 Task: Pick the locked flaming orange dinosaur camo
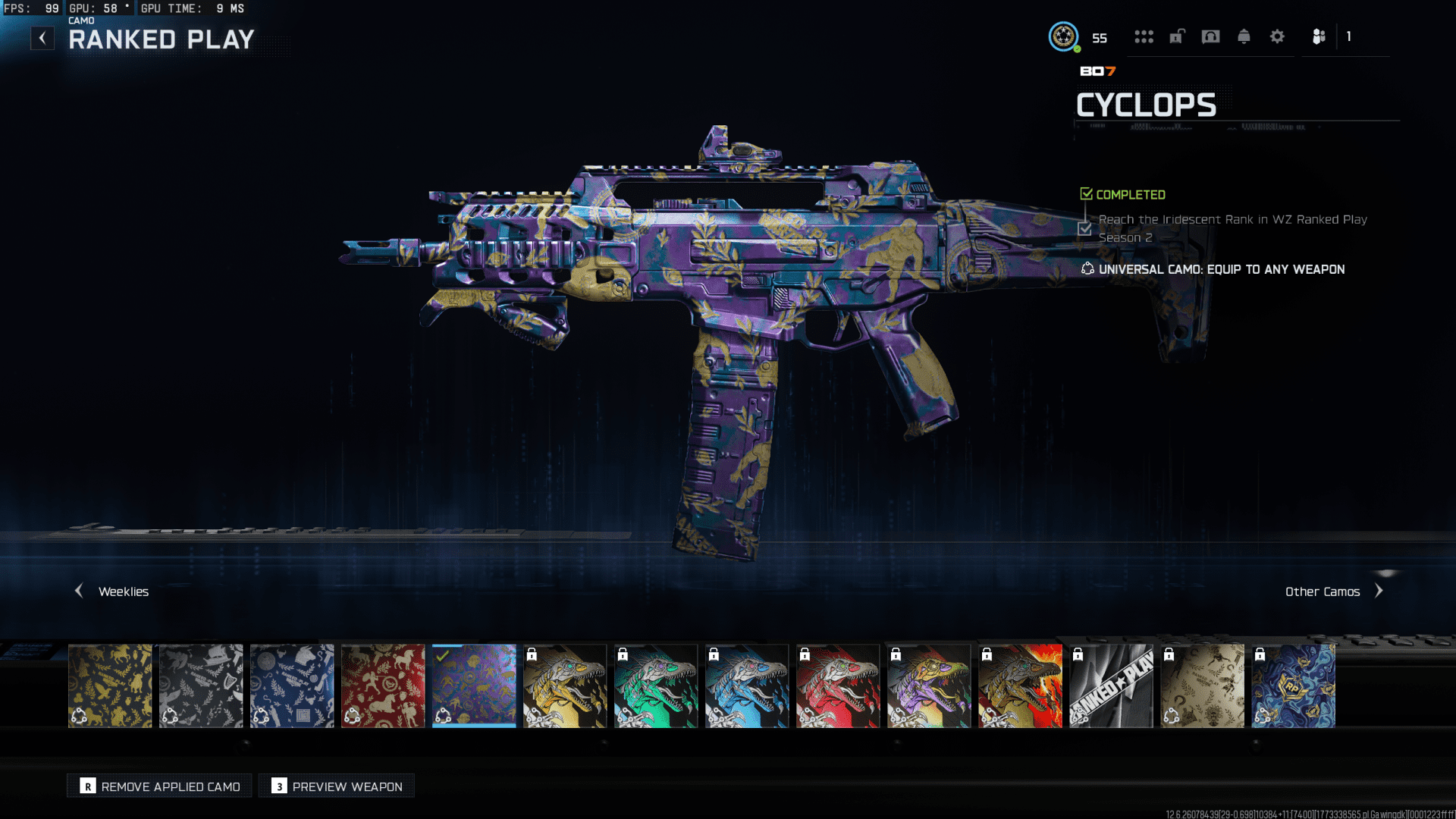pos(1020,686)
